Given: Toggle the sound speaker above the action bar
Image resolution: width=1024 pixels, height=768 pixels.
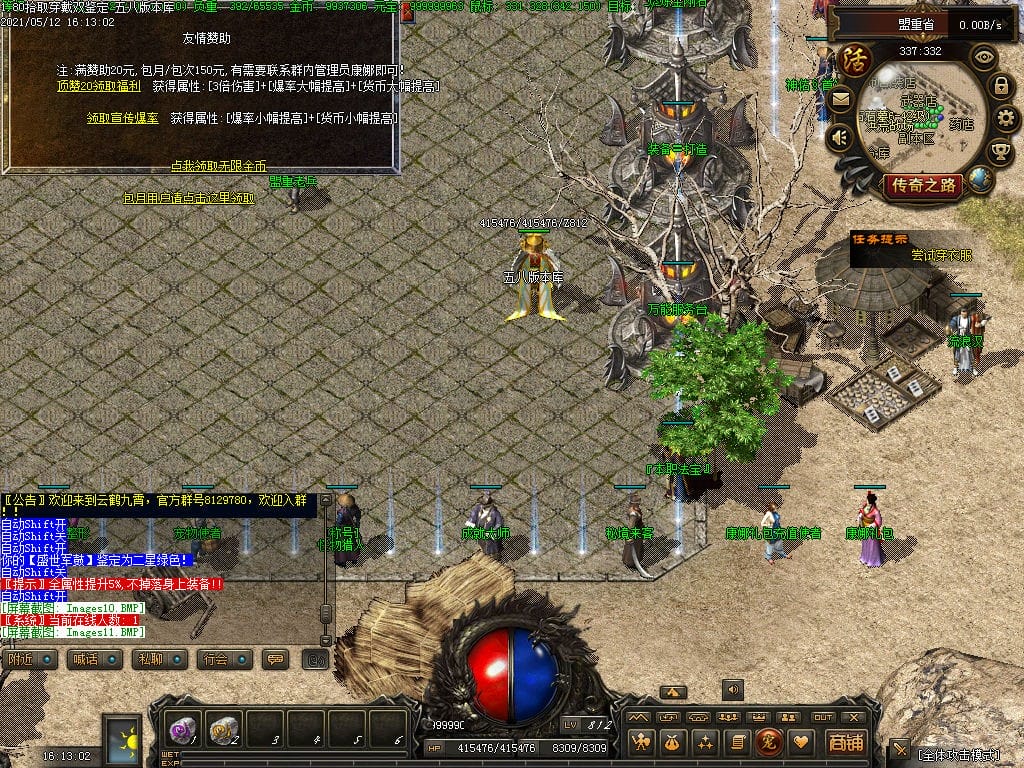Looking at the screenshot, I should (733, 689).
